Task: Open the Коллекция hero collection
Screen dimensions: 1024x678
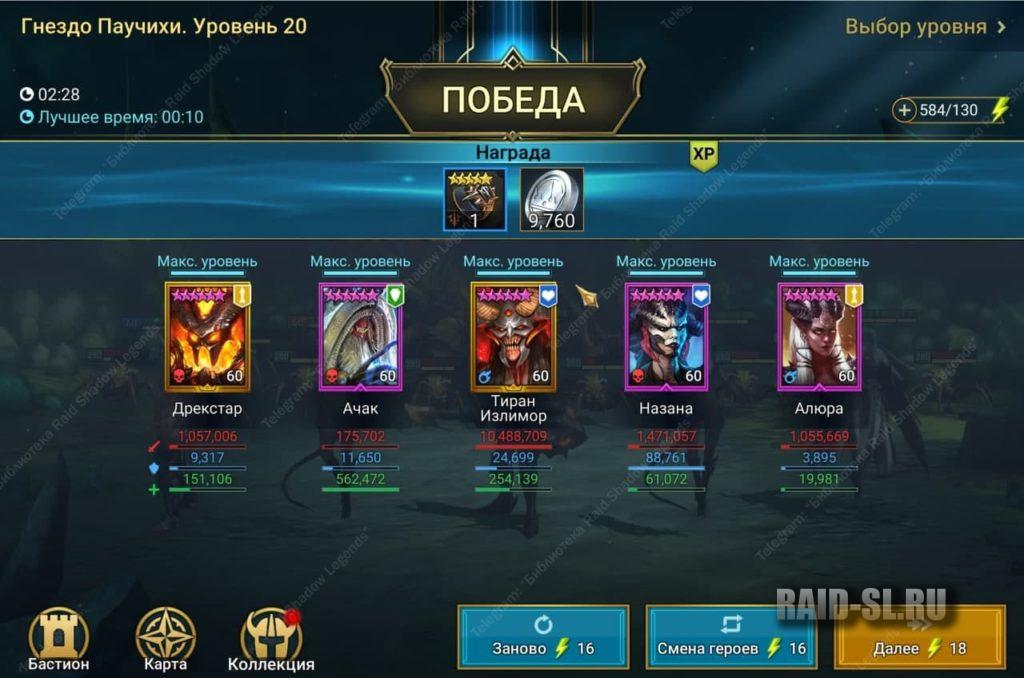Action: click(271, 638)
